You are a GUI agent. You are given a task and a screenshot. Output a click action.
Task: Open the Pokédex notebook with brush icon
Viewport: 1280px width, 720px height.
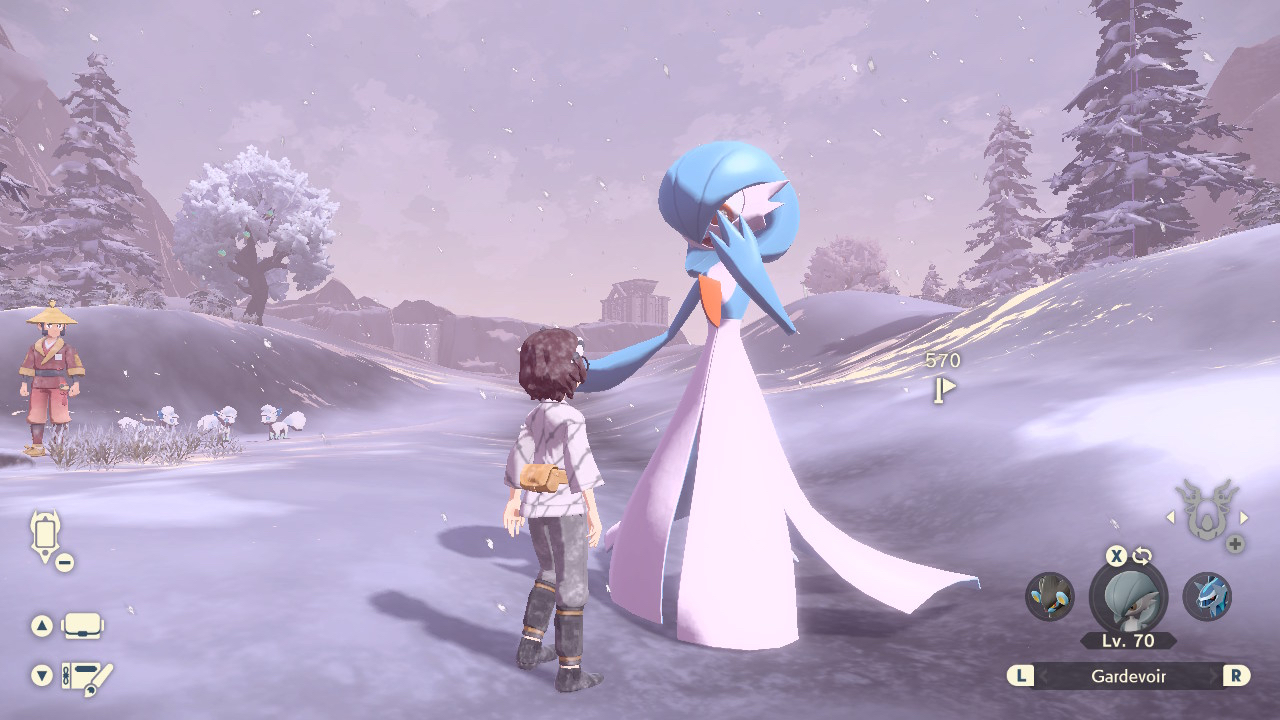(x=86, y=678)
